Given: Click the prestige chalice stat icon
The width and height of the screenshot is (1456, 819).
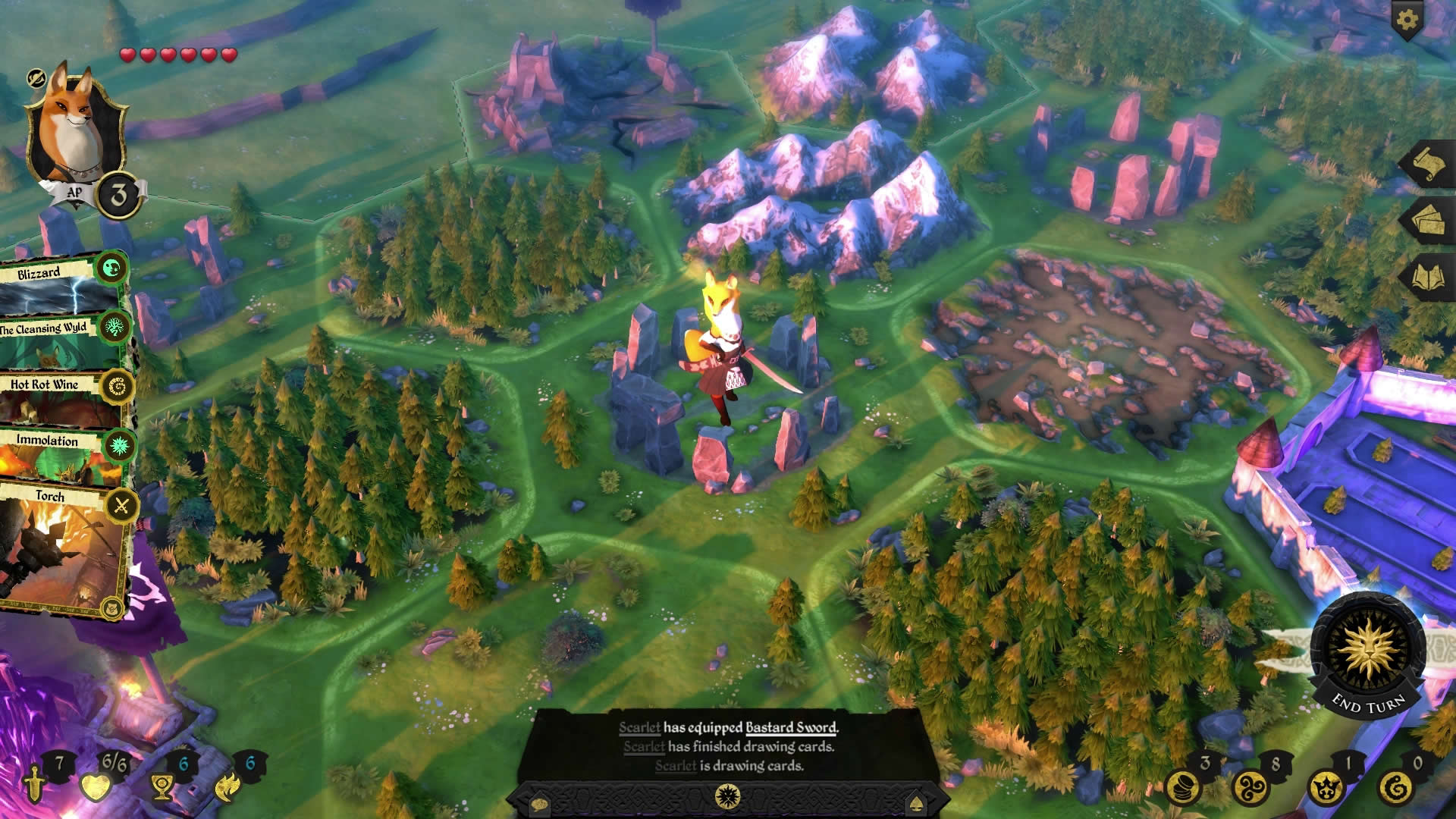Looking at the screenshot, I should pos(161,786).
